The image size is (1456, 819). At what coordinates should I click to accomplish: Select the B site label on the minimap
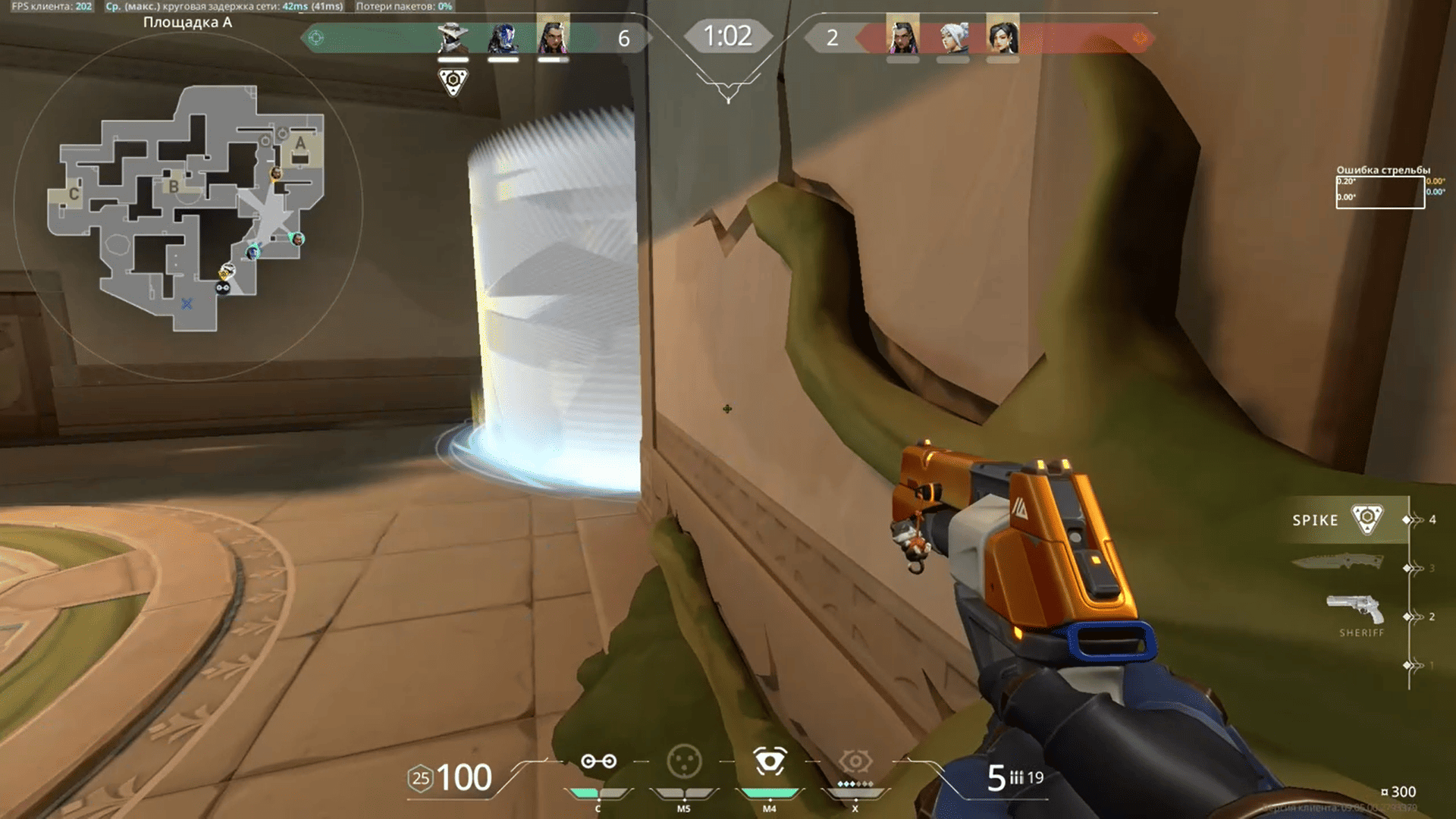[174, 186]
